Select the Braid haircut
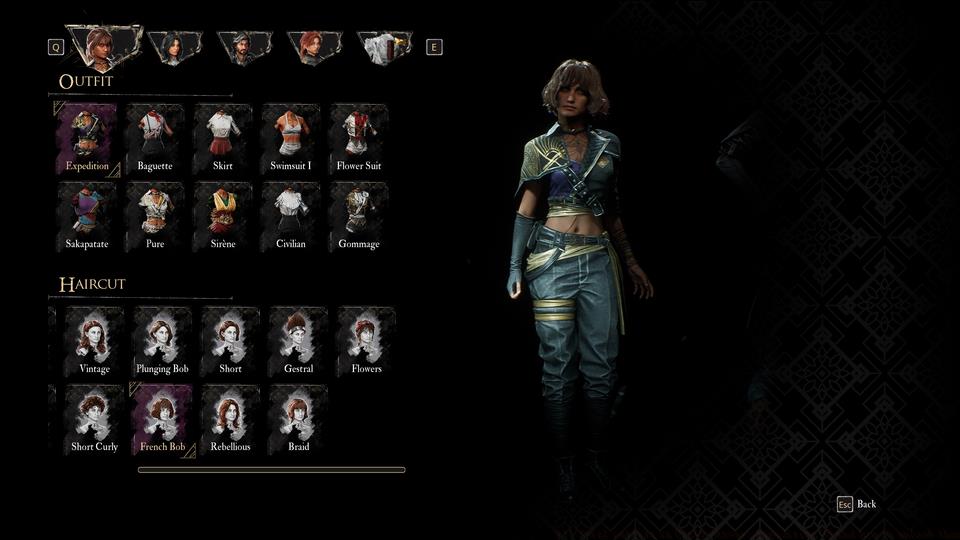Image resolution: width=960 pixels, height=540 pixels. [x=299, y=420]
